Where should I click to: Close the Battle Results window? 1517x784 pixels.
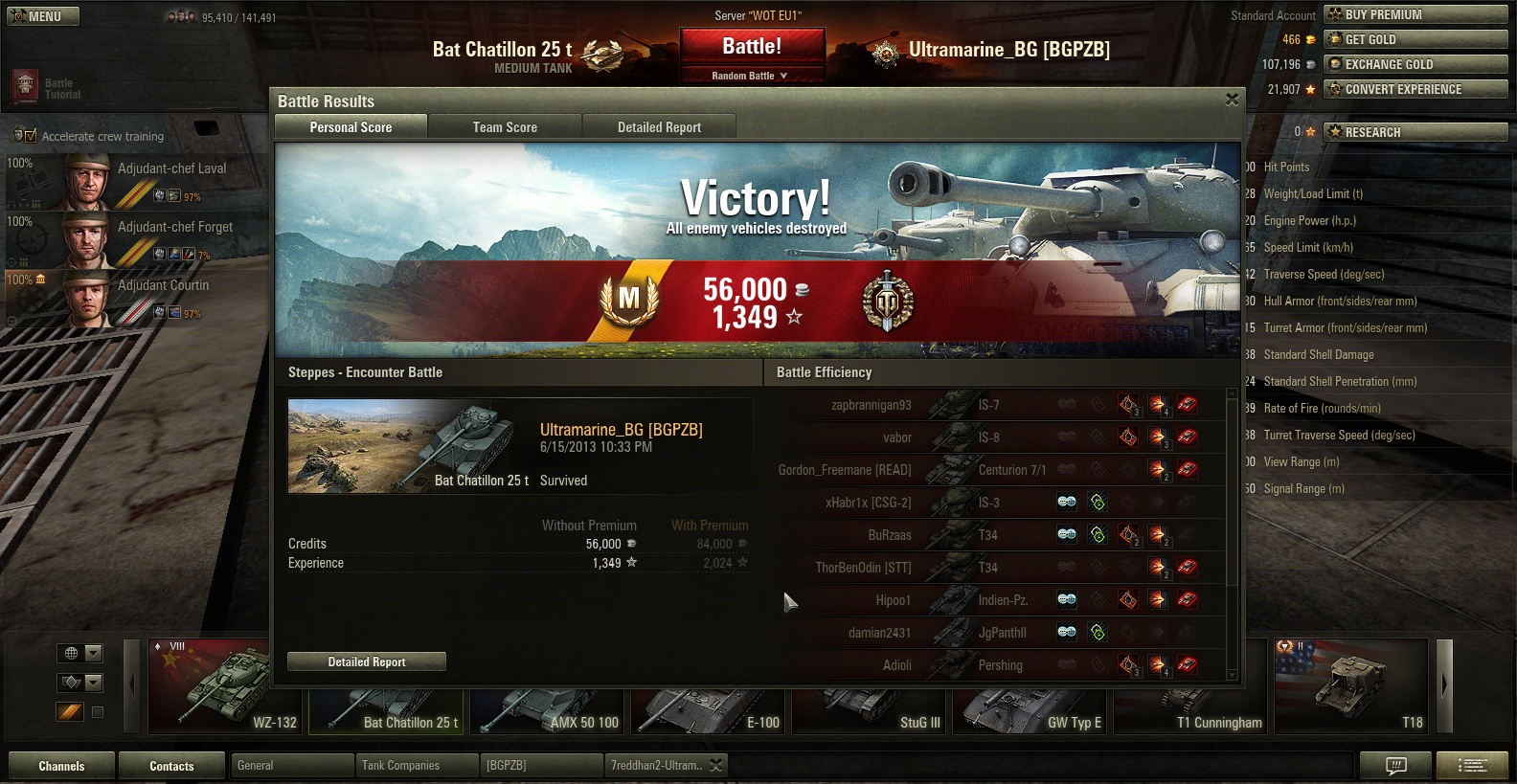(x=1232, y=100)
